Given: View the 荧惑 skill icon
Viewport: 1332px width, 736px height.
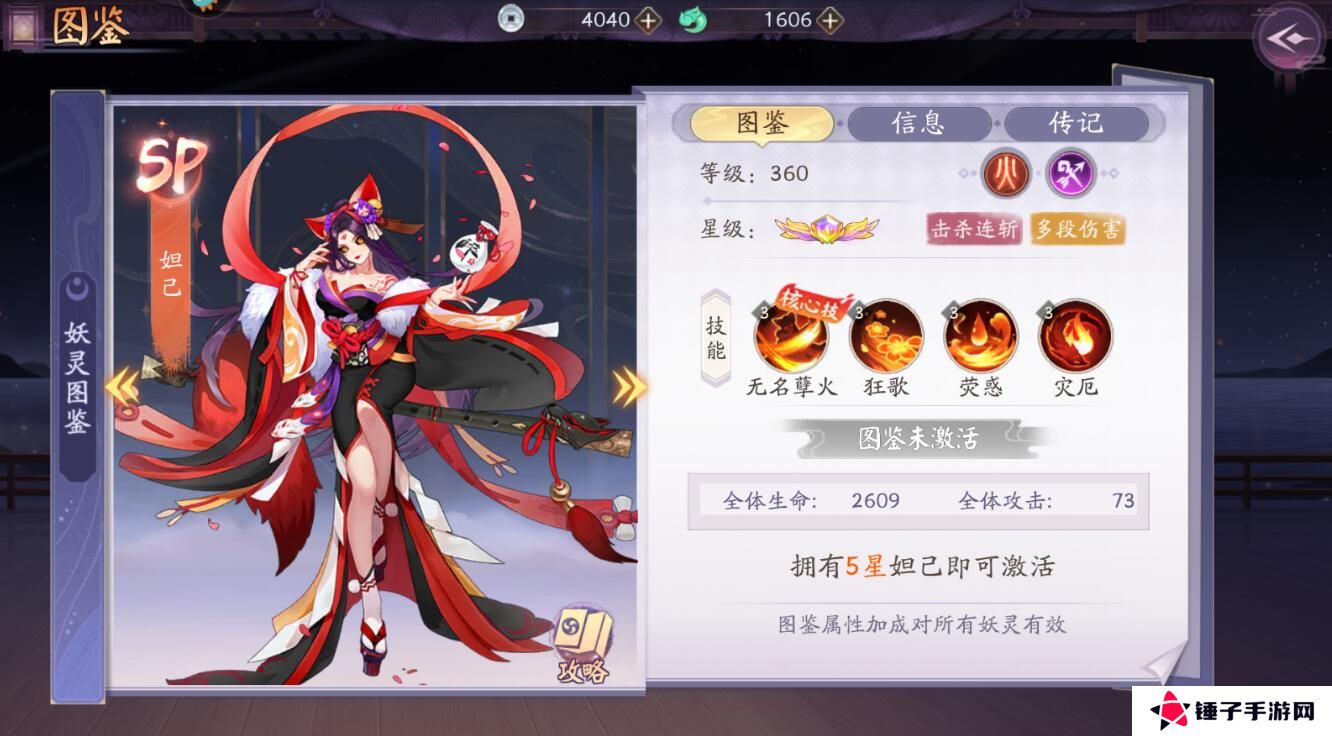Looking at the screenshot, I should (x=977, y=340).
